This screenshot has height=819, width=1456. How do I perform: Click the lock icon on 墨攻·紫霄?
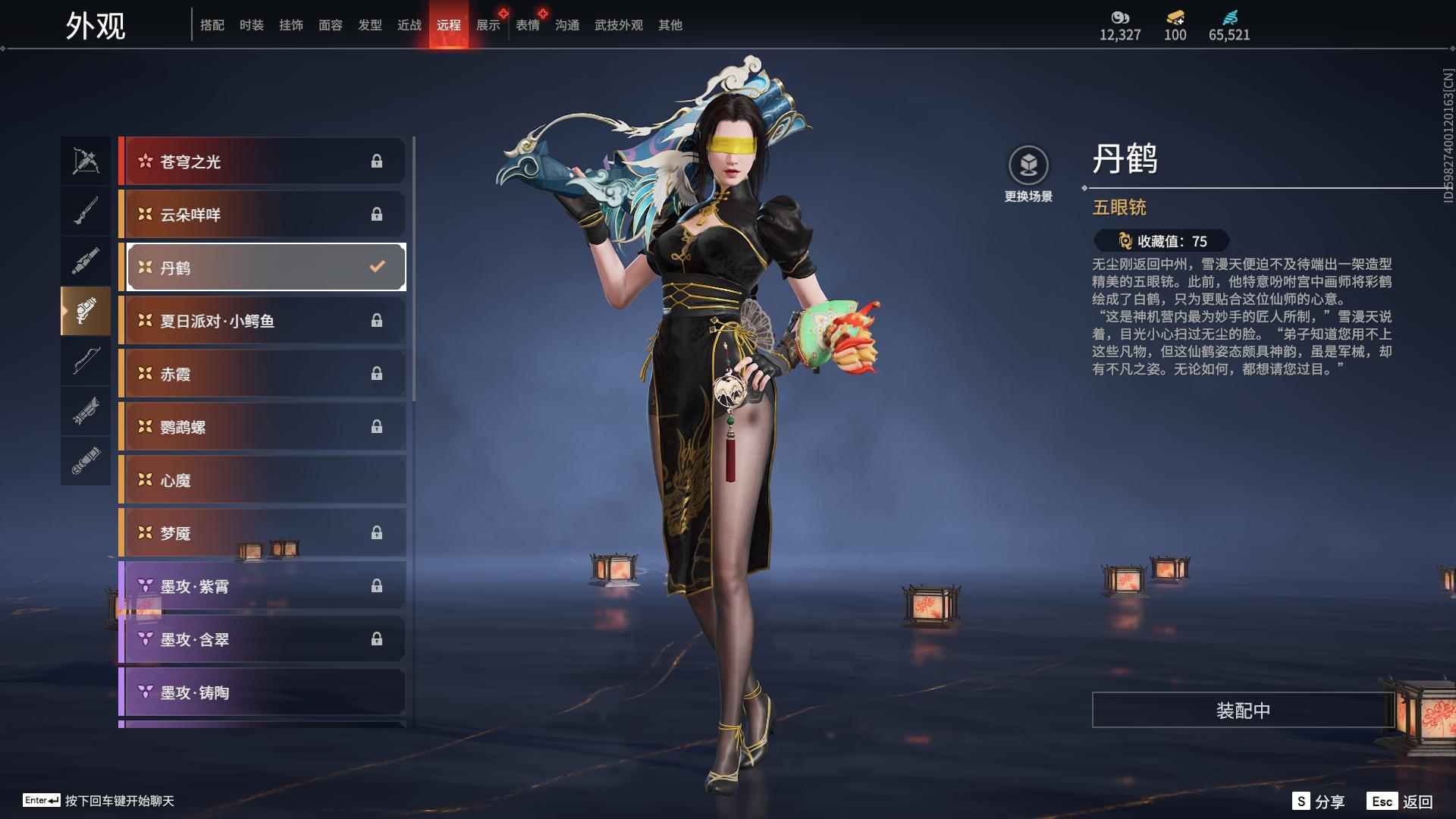coord(377,585)
